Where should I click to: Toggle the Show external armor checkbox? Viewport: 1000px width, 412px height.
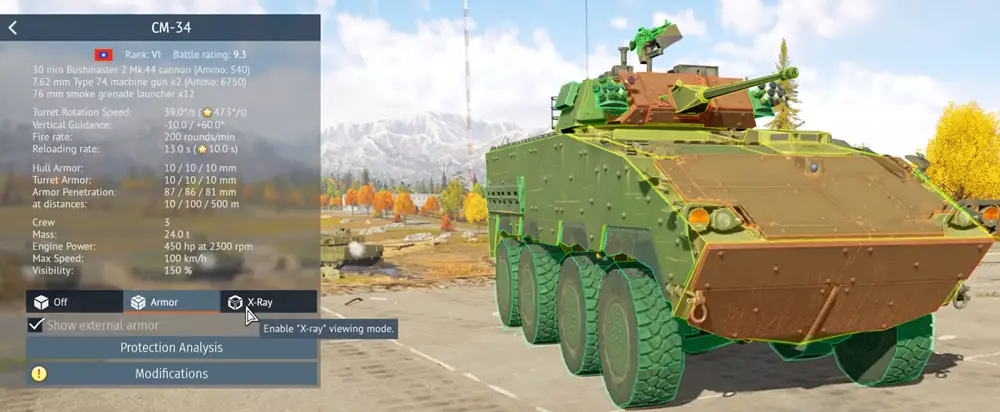tap(36, 325)
